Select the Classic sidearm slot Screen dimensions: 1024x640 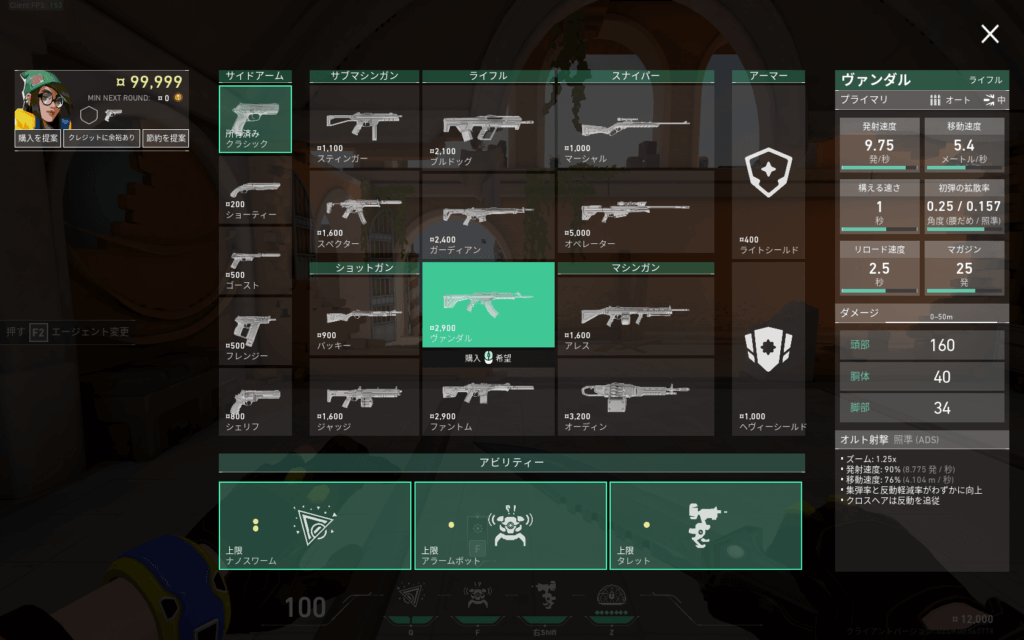pos(256,119)
